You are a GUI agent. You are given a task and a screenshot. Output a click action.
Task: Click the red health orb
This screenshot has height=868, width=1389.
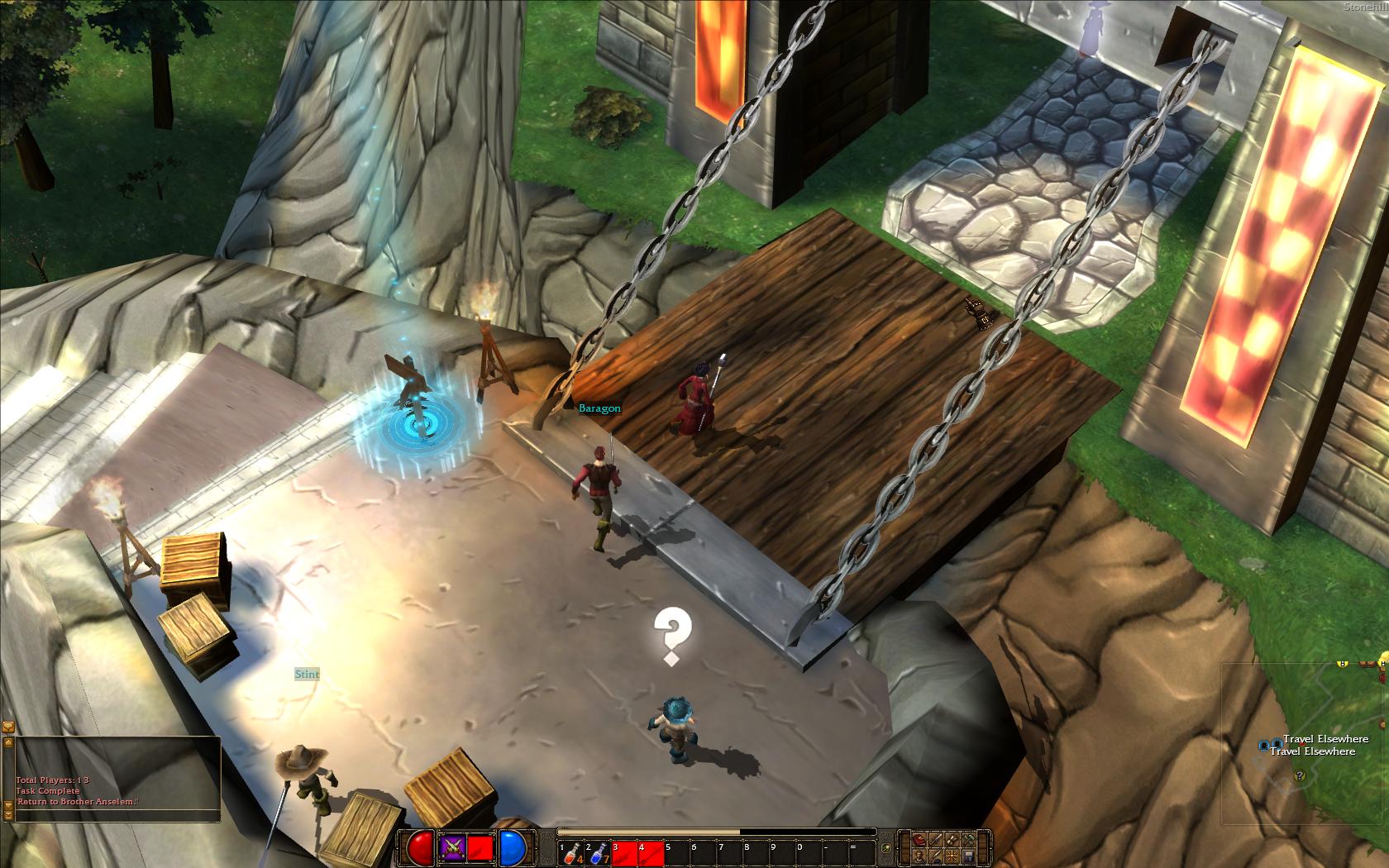point(419,847)
